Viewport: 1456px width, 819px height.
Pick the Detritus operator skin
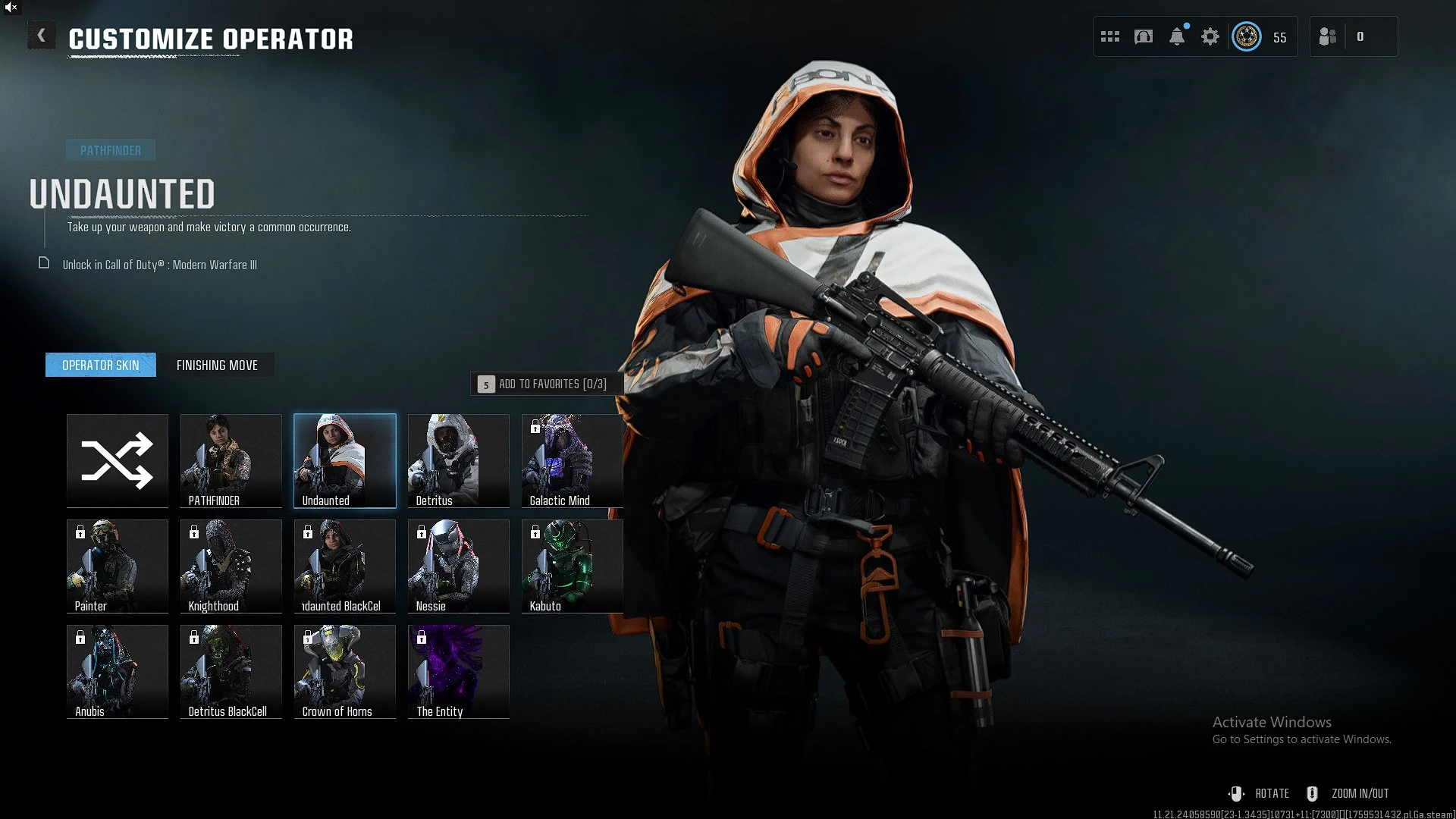click(x=459, y=460)
